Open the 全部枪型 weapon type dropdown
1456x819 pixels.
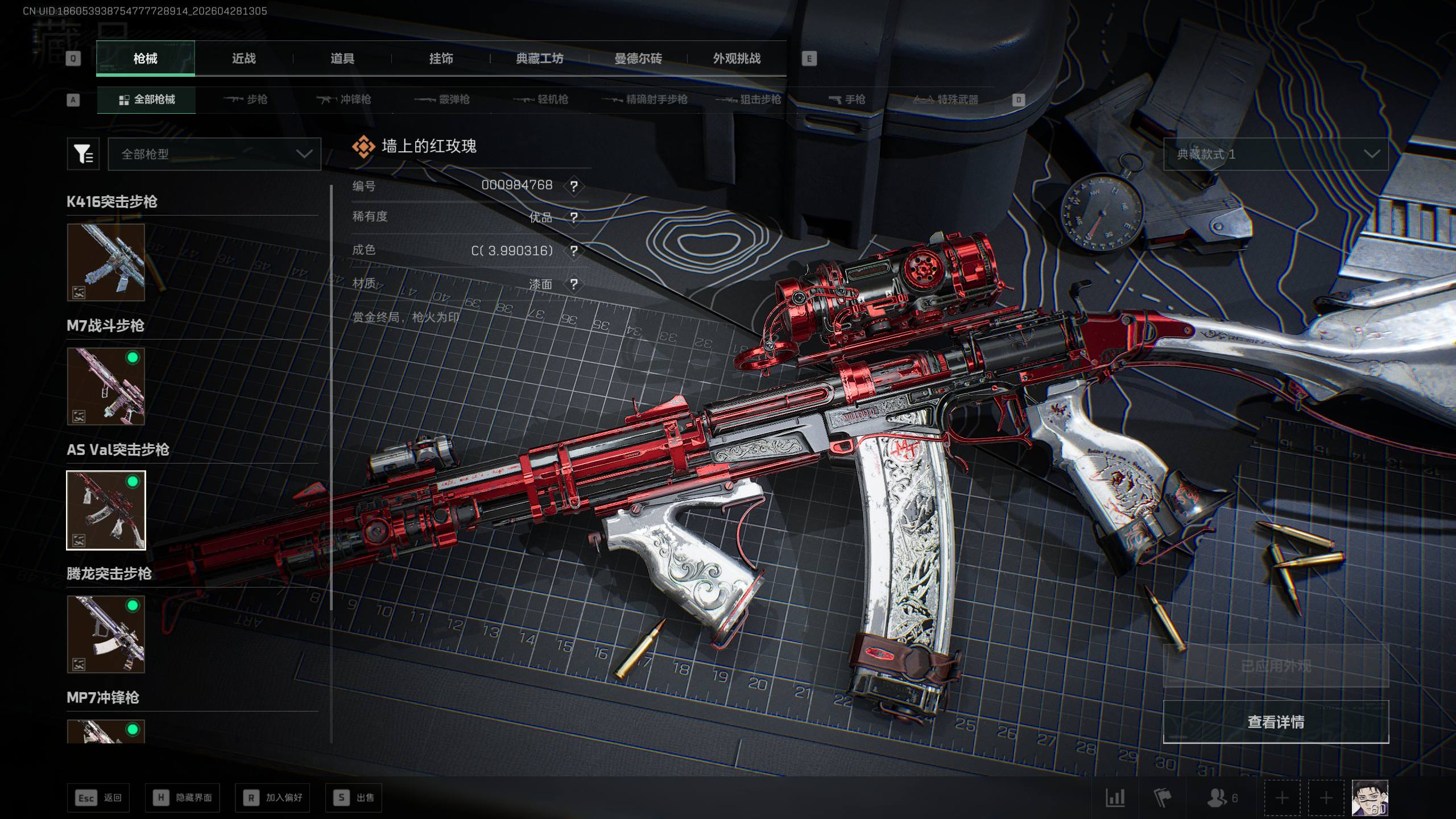[x=214, y=154]
